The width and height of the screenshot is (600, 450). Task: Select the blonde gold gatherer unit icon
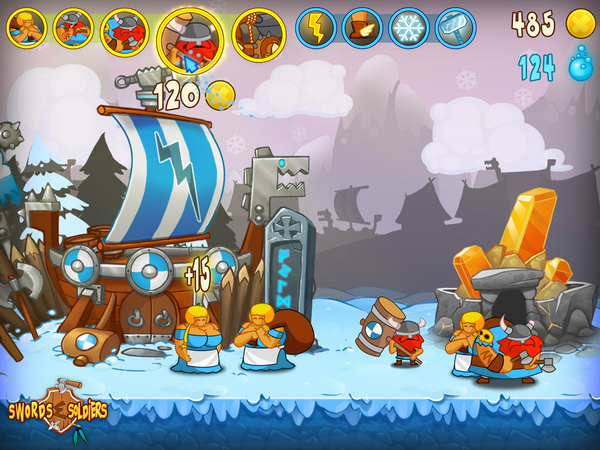click(x=27, y=28)
